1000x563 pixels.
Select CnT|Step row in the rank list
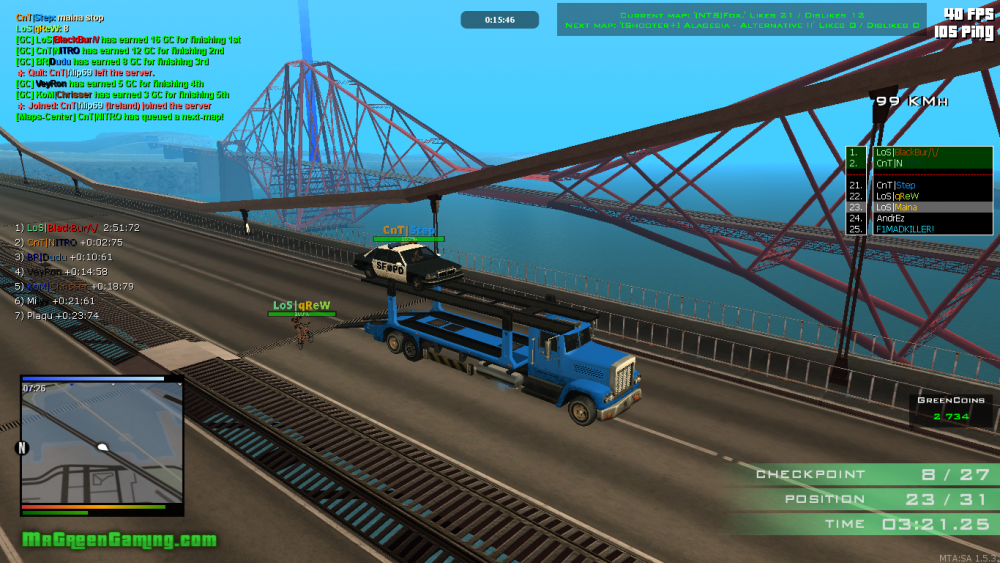tap(918, 185)
